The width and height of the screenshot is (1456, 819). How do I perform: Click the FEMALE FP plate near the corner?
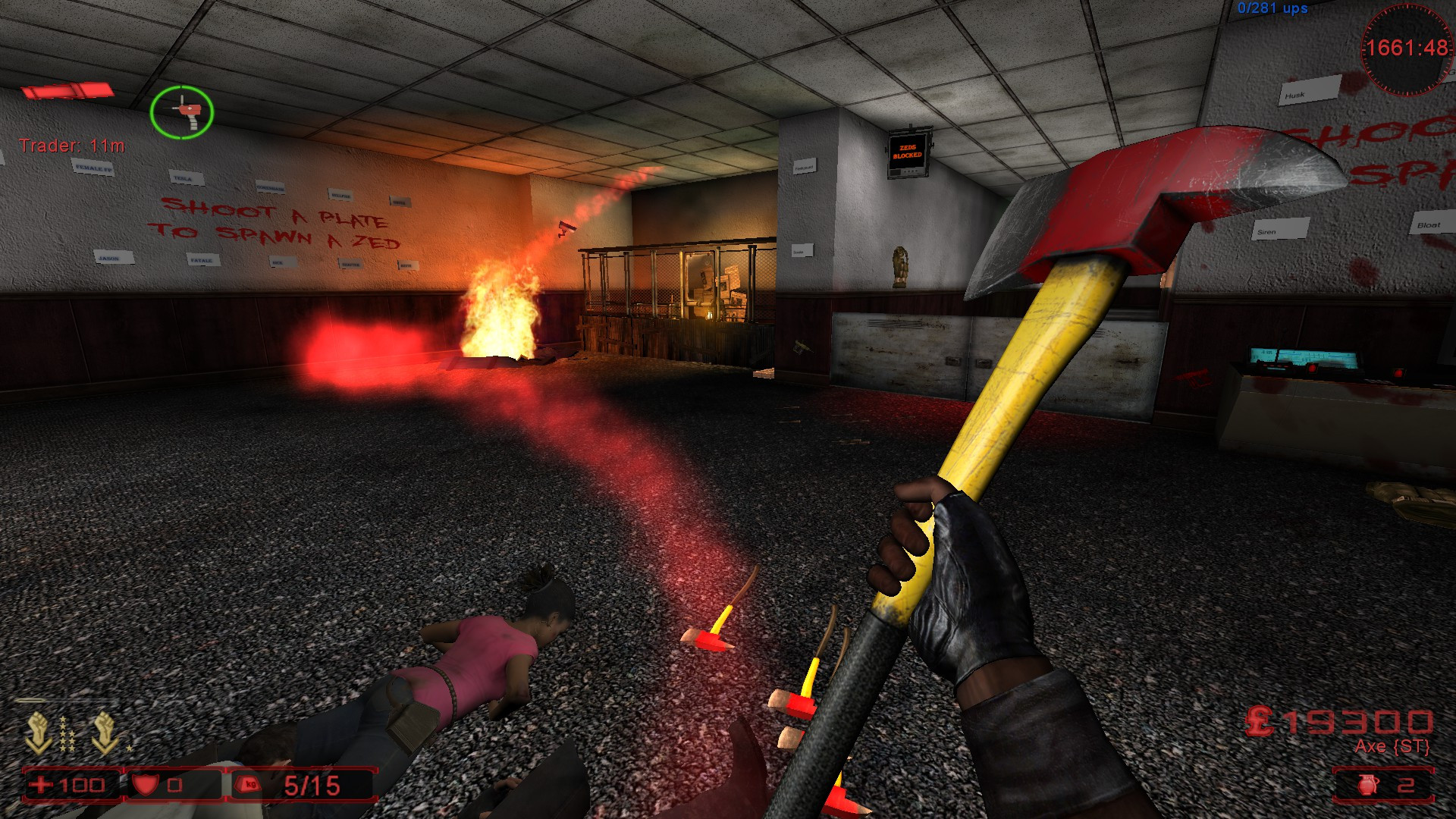(93, 168)
